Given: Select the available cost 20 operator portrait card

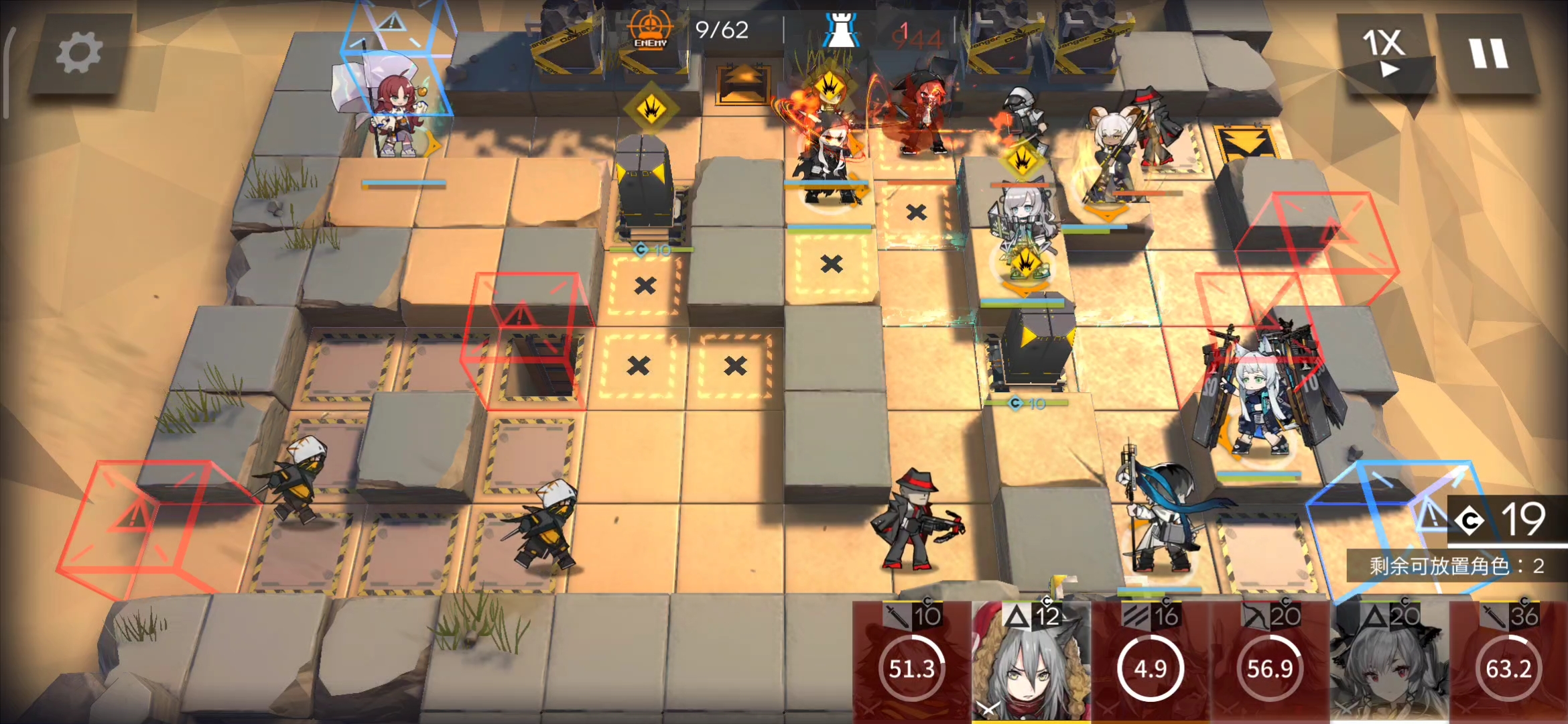Looking at the screenshot, I should (x=1388, y=662).
